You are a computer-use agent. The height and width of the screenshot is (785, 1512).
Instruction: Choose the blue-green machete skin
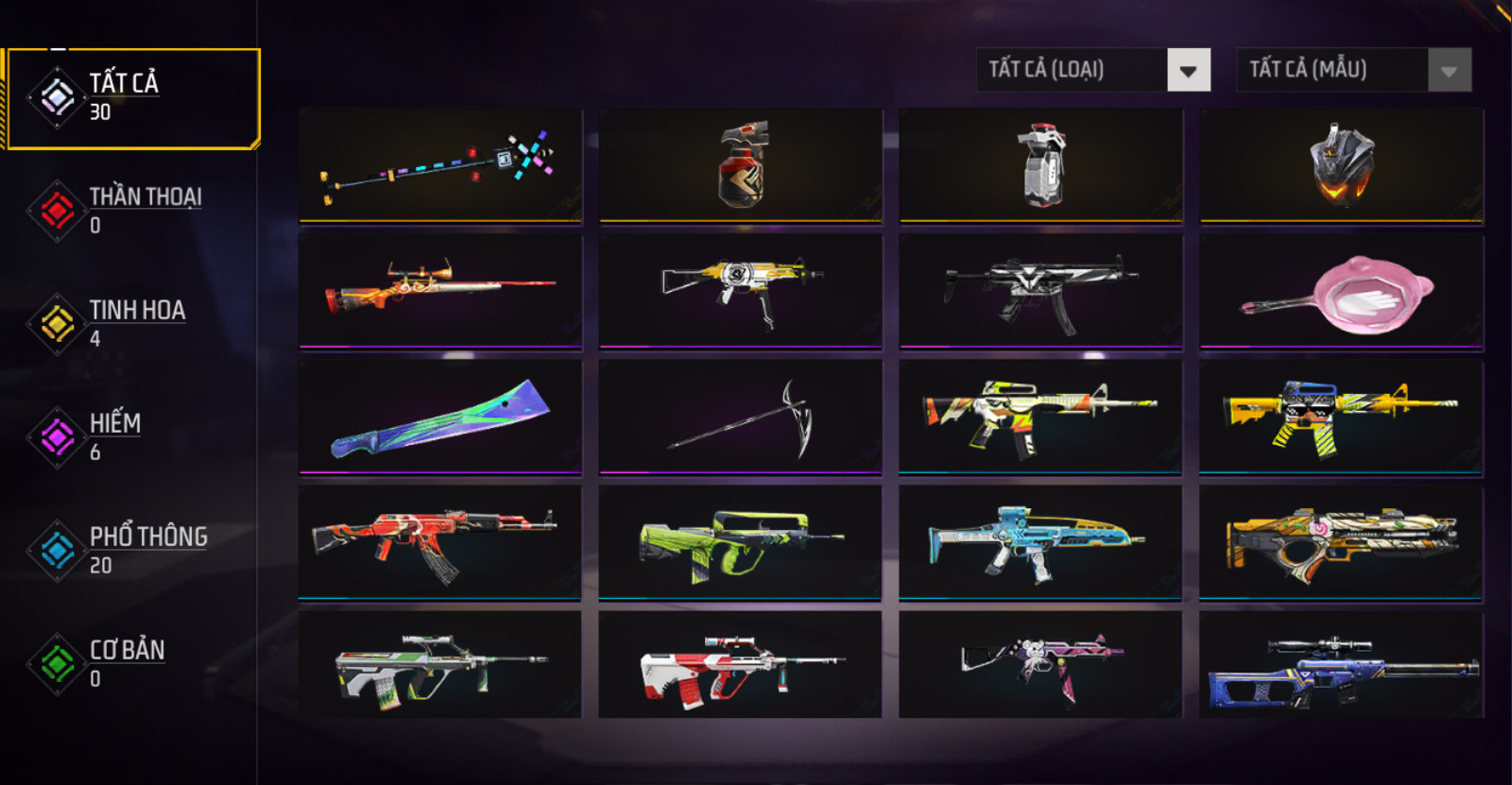click(440, 417)
